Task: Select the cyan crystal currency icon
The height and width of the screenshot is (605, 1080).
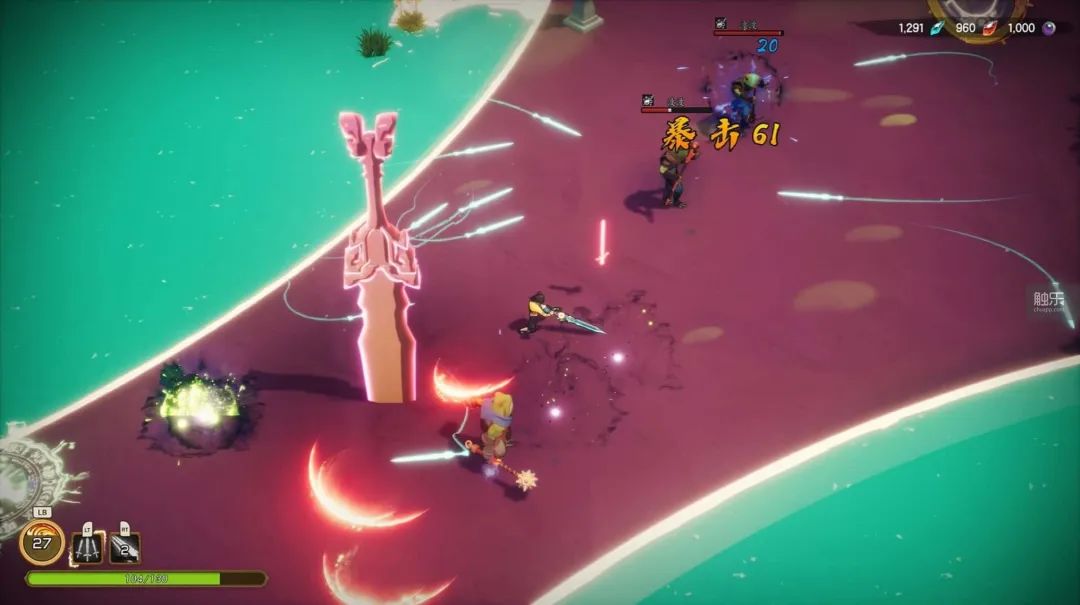Action: click(937, 28)
